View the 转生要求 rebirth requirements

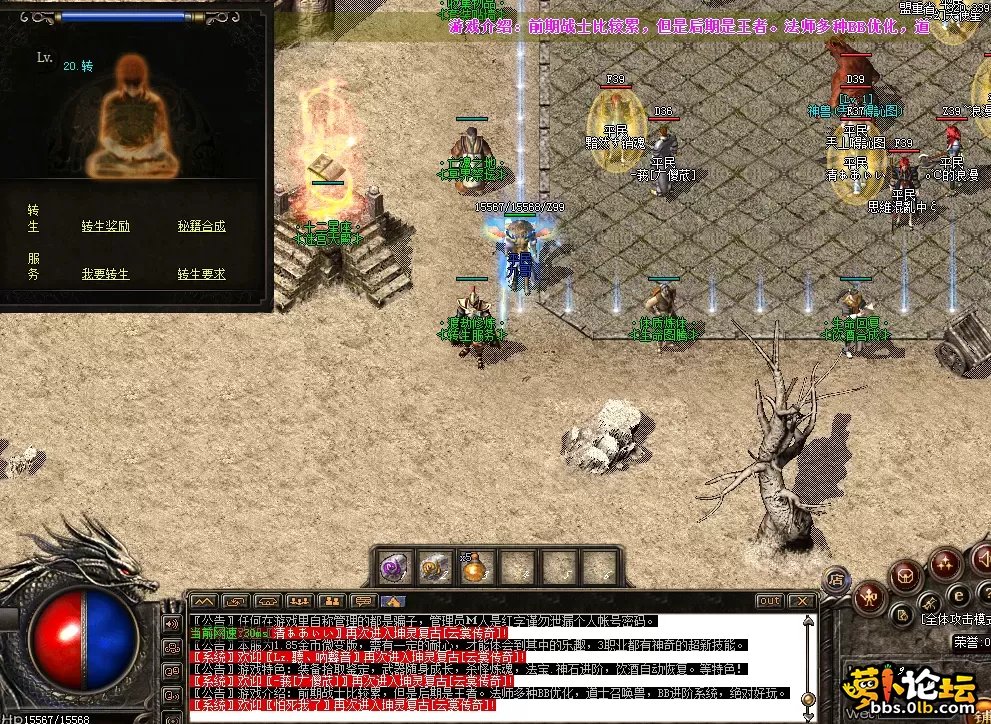click(201, 274)
